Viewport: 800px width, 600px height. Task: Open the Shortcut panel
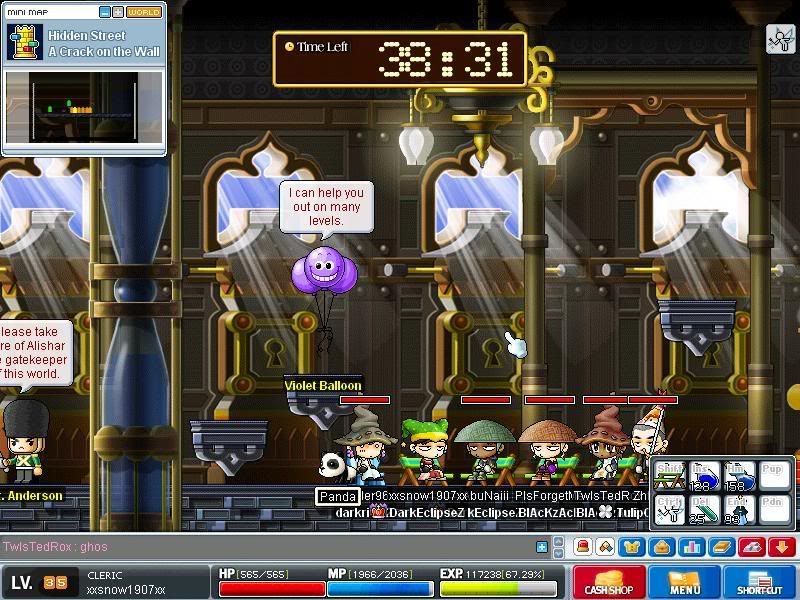pos(759,582)
